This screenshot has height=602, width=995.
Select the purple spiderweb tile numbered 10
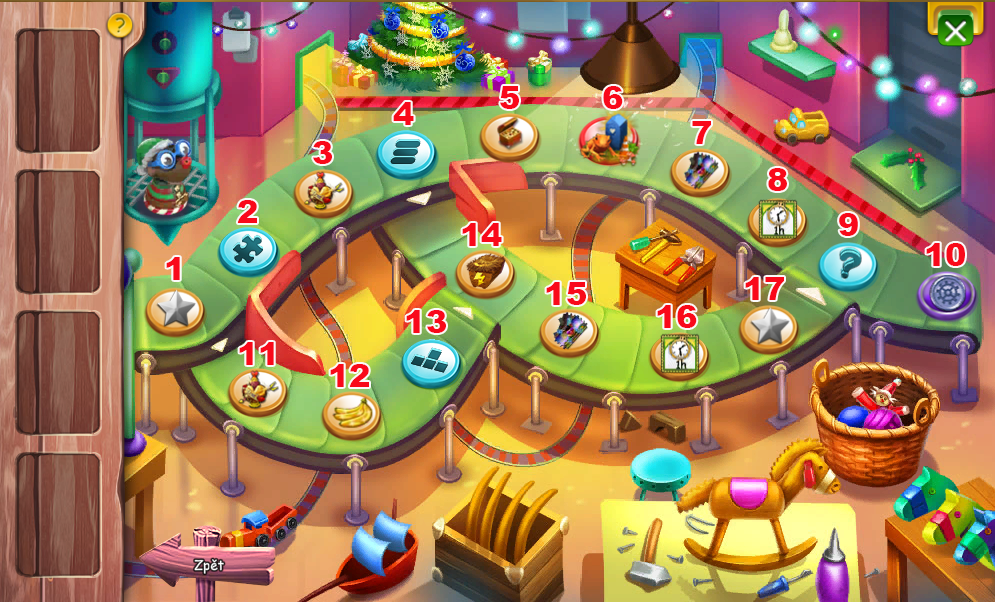tap(946, 295)
